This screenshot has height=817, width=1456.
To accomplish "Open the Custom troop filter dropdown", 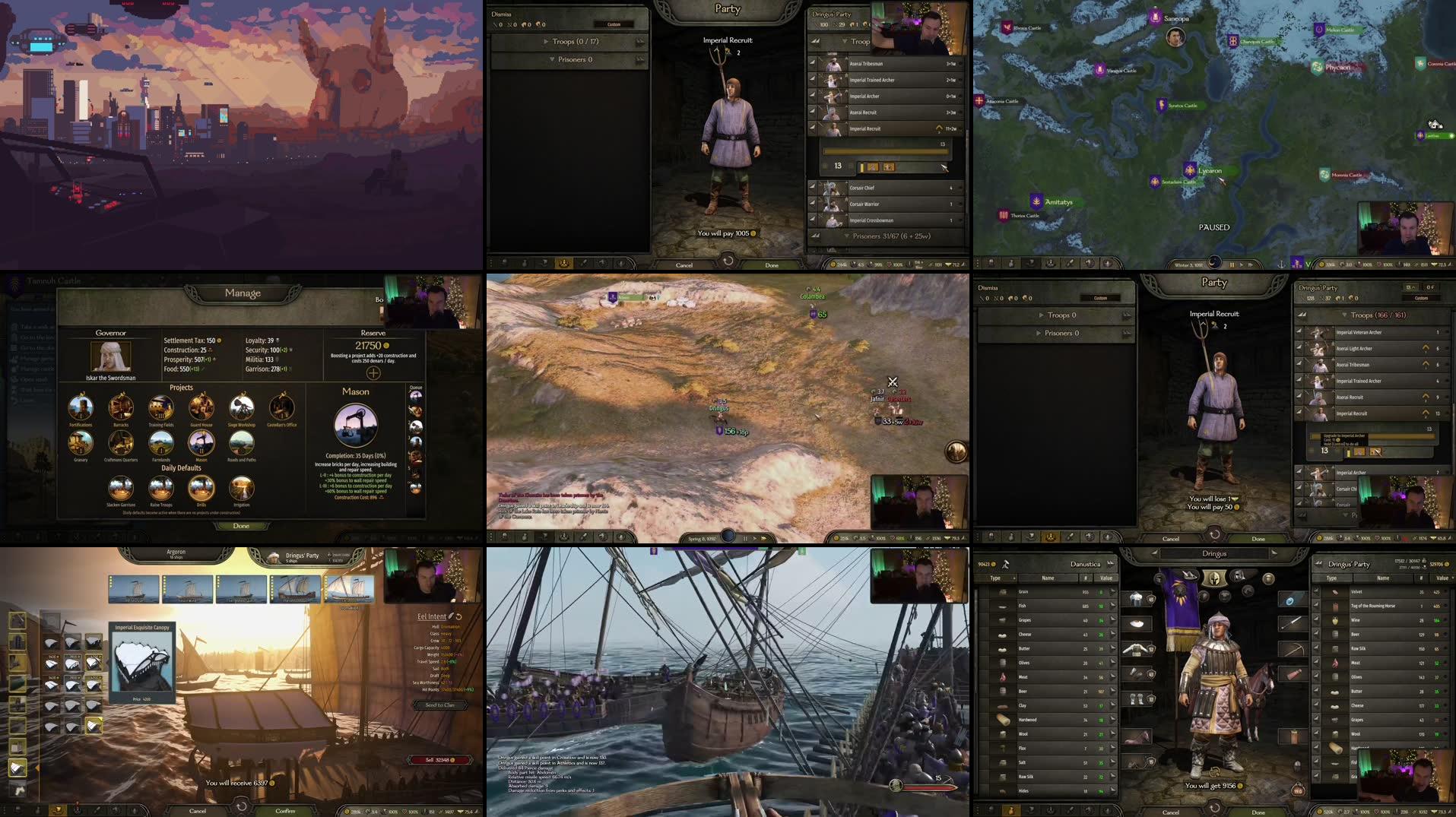I will (x=612, y=23).
